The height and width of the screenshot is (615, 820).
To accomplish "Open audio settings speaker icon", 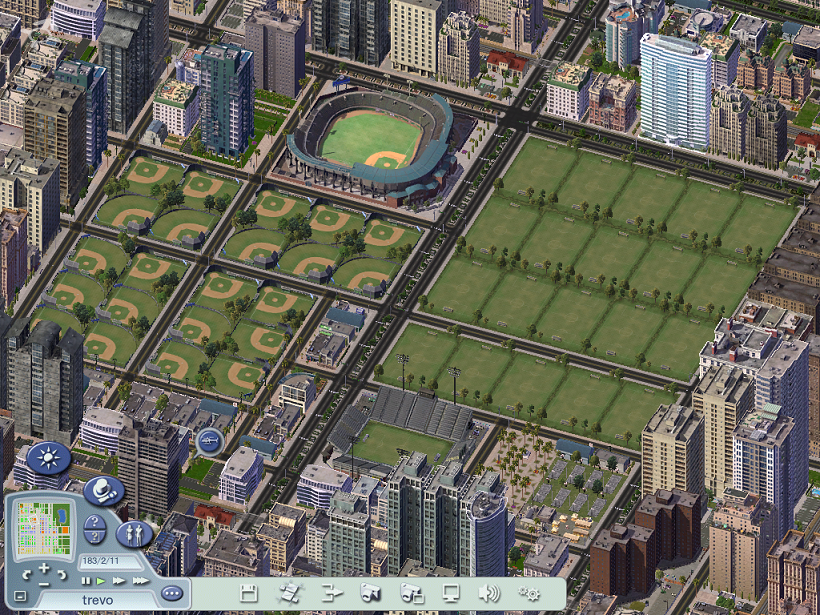I will (x=489, y=592).
